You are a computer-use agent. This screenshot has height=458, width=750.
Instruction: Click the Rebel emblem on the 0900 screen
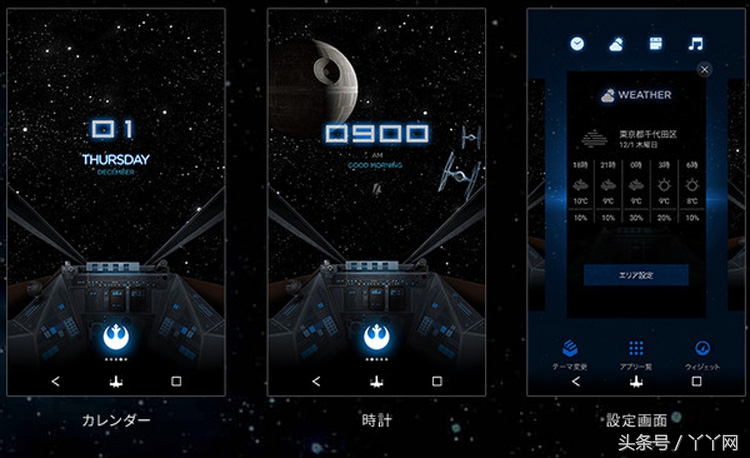coord(377,337)
